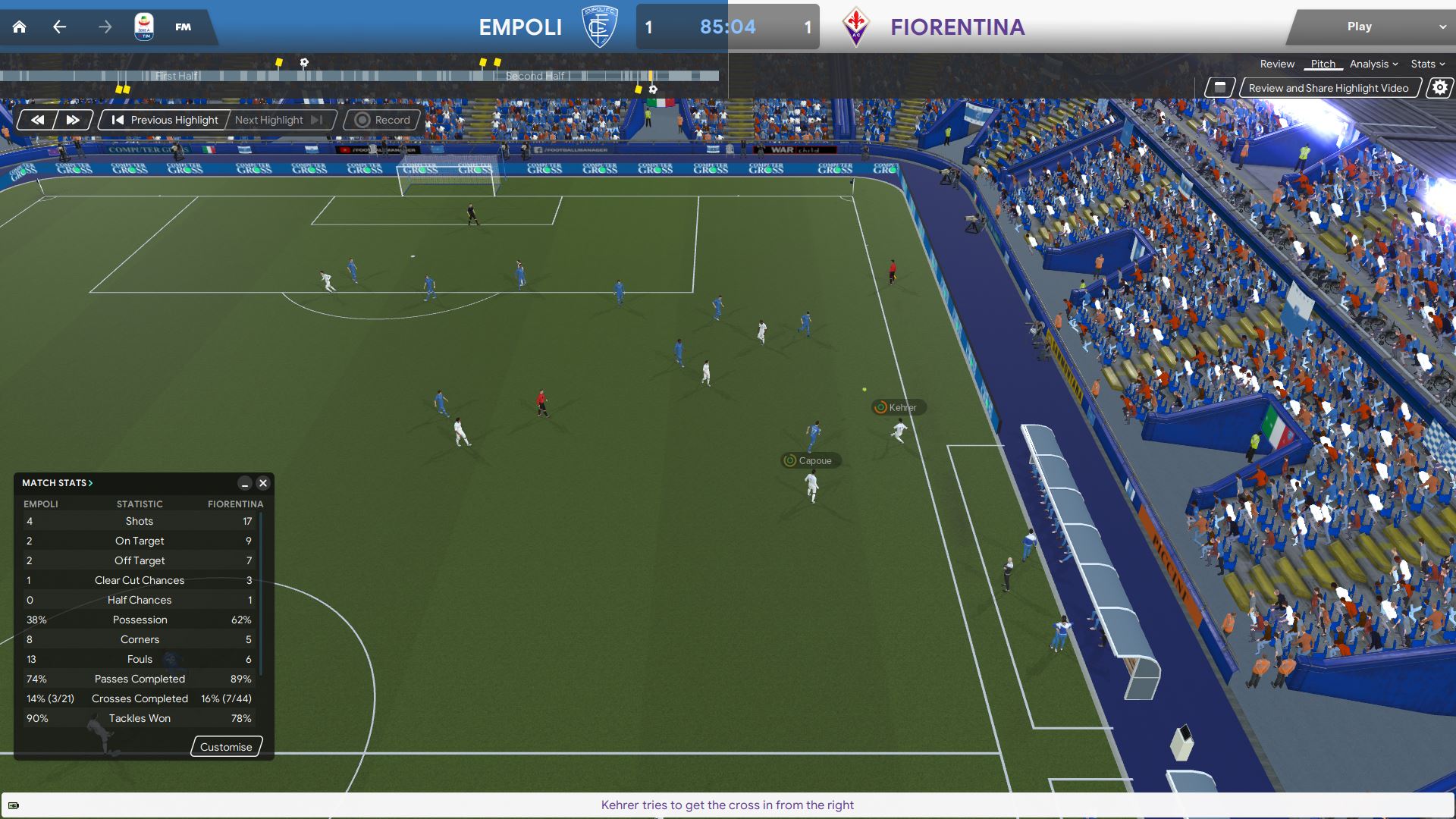Customise the match stats panel
Viewport: 1456px width, 819px height.
226,747
